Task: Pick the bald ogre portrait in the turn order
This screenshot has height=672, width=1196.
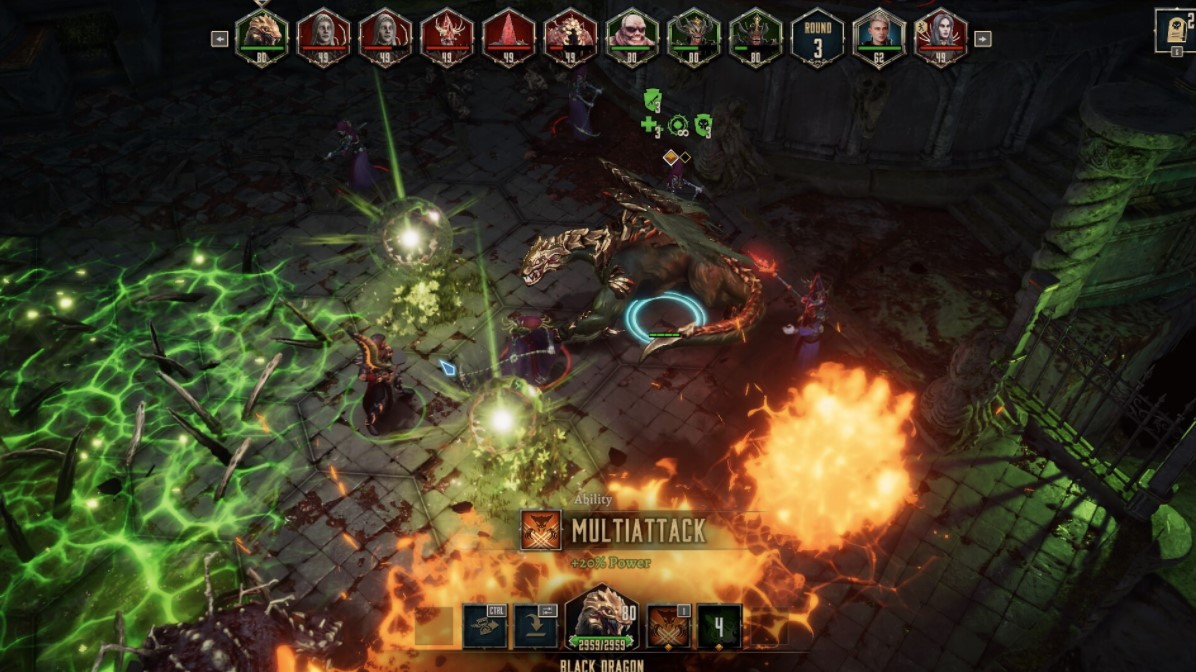Action: pos(632,37)
